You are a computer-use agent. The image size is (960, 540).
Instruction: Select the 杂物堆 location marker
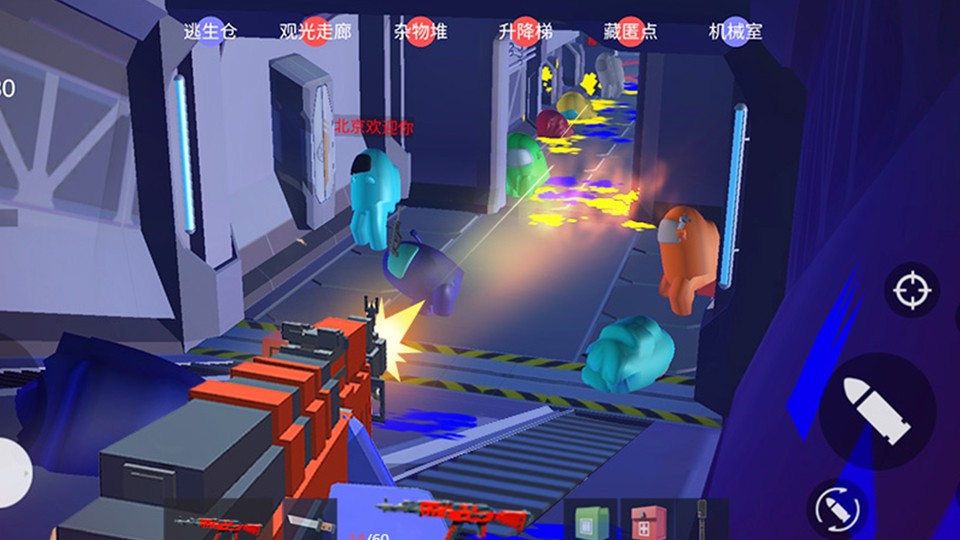[x=421, y=31]
